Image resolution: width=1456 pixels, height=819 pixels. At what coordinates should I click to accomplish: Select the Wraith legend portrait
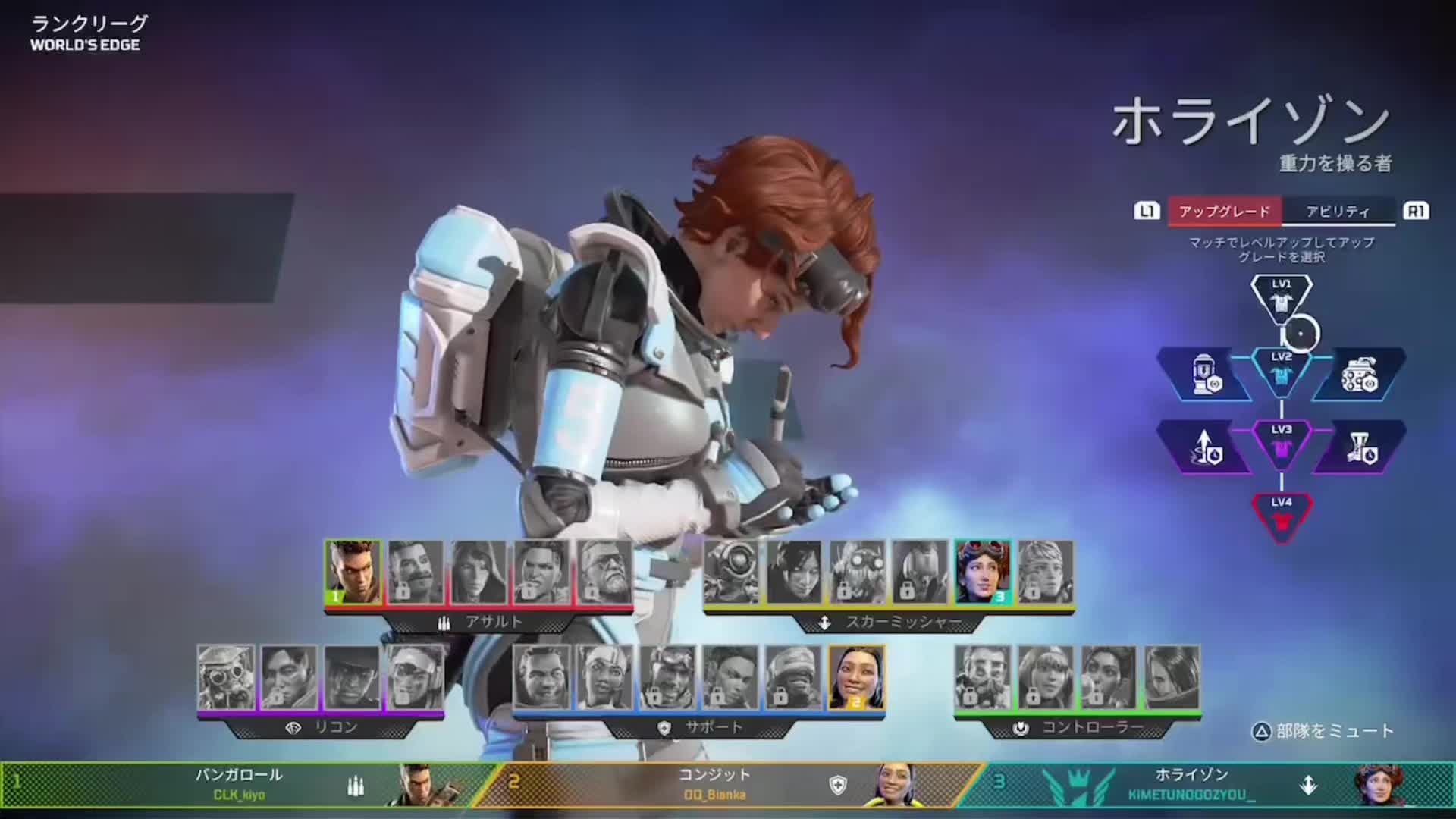pos(794,572)
